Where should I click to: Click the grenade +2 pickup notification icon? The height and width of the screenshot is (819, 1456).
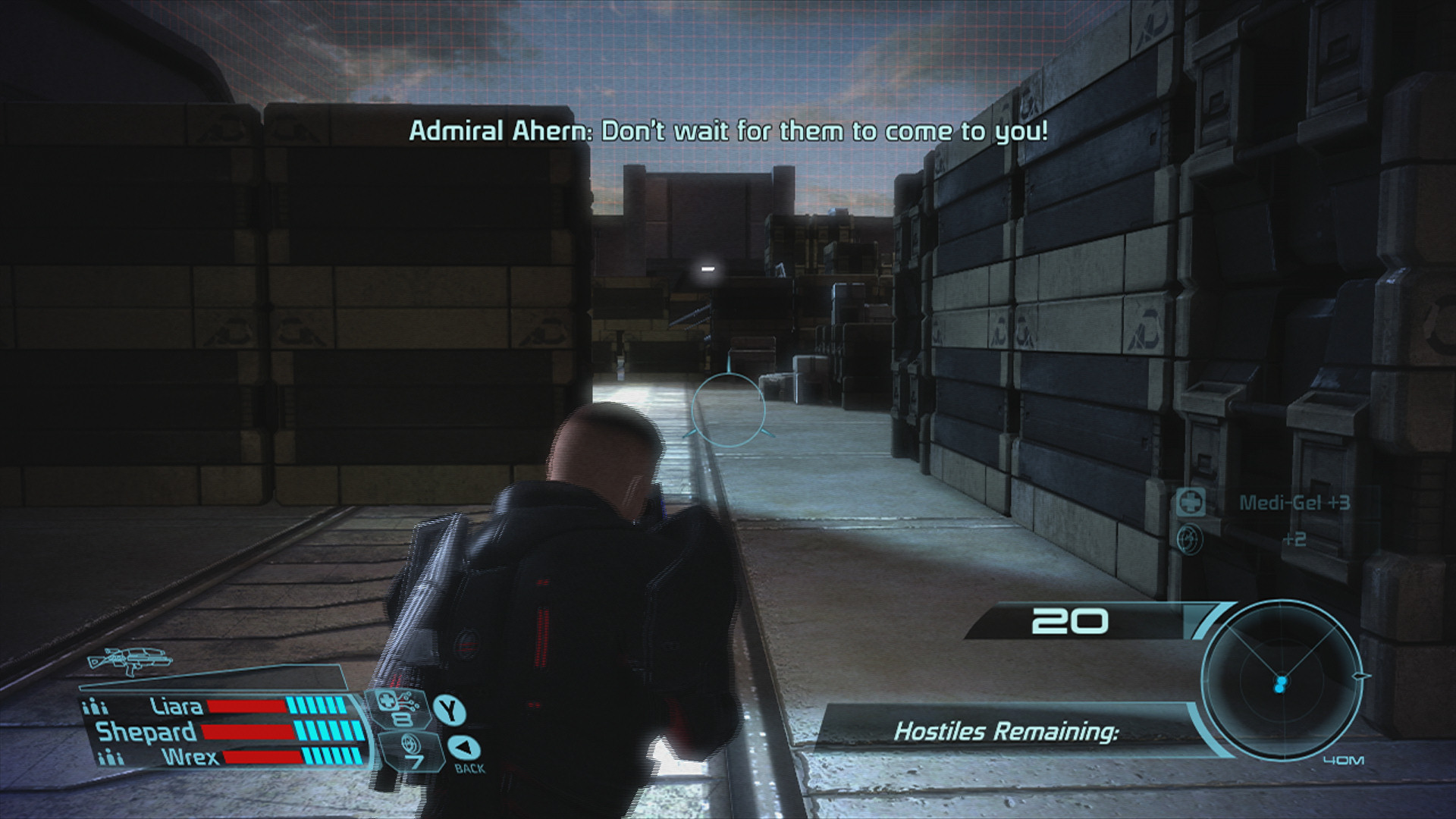[x=1189, y=539]
